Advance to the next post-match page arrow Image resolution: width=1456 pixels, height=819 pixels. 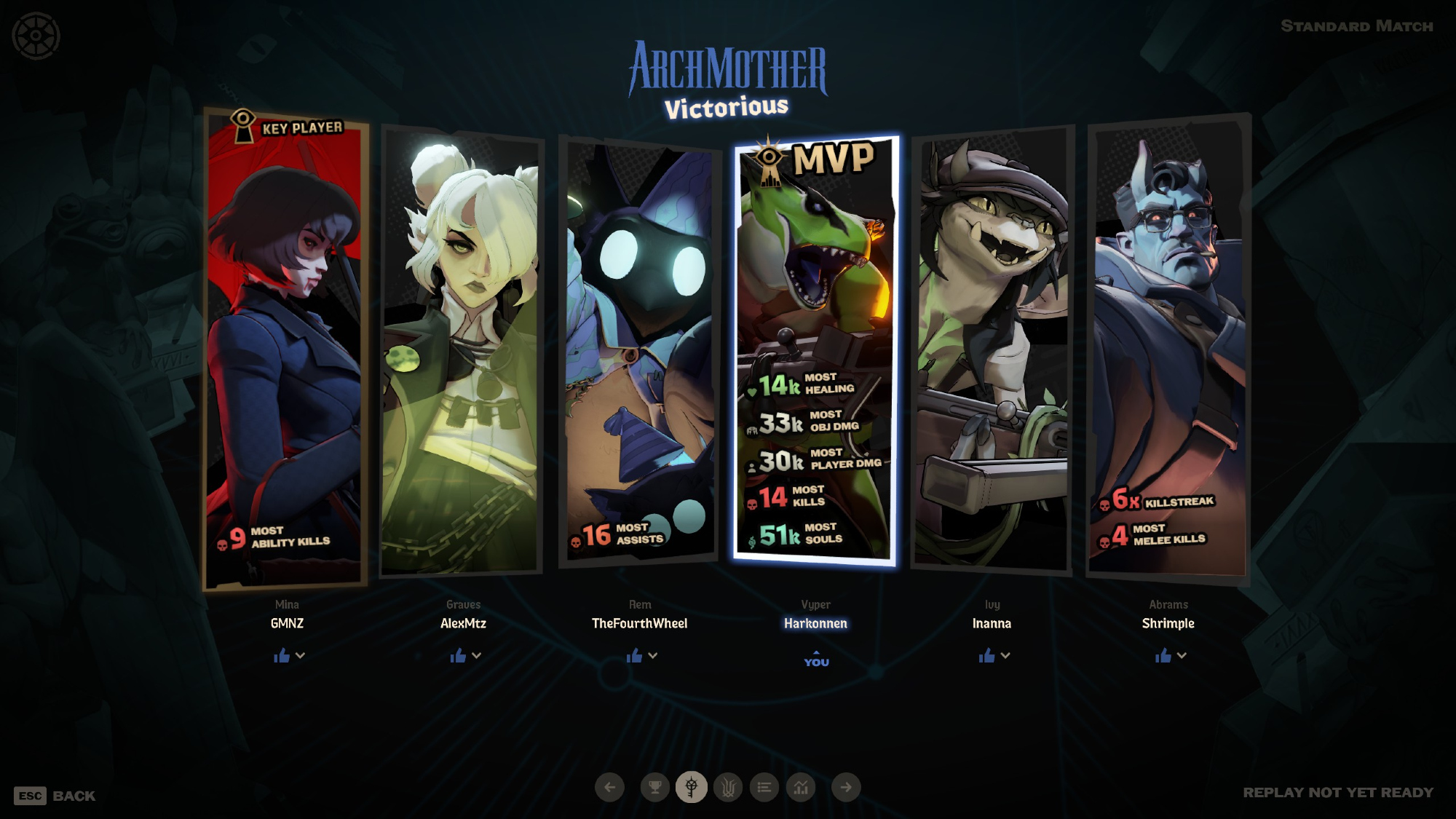846,787
